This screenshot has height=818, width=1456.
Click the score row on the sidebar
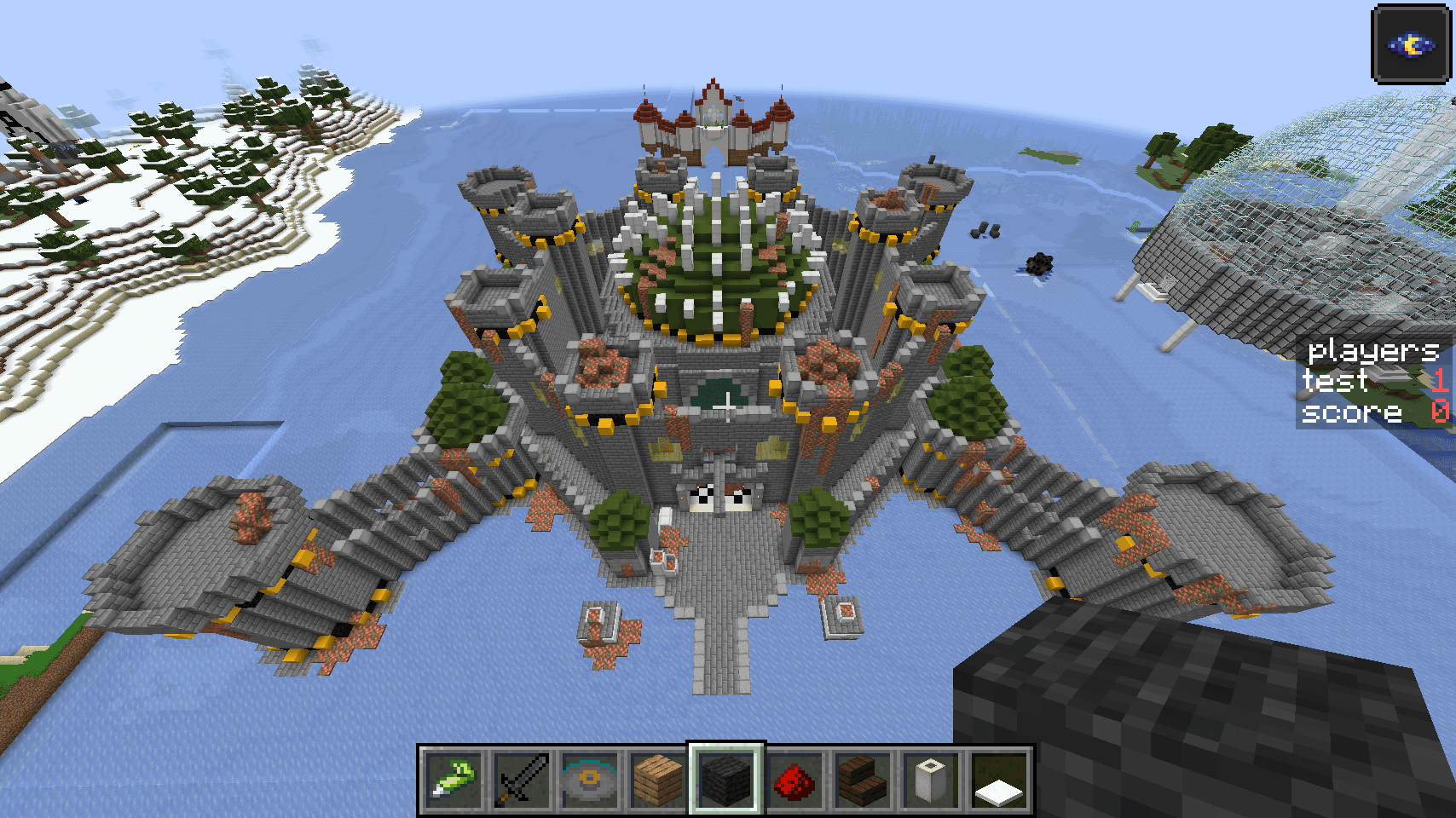point(1349,413)
